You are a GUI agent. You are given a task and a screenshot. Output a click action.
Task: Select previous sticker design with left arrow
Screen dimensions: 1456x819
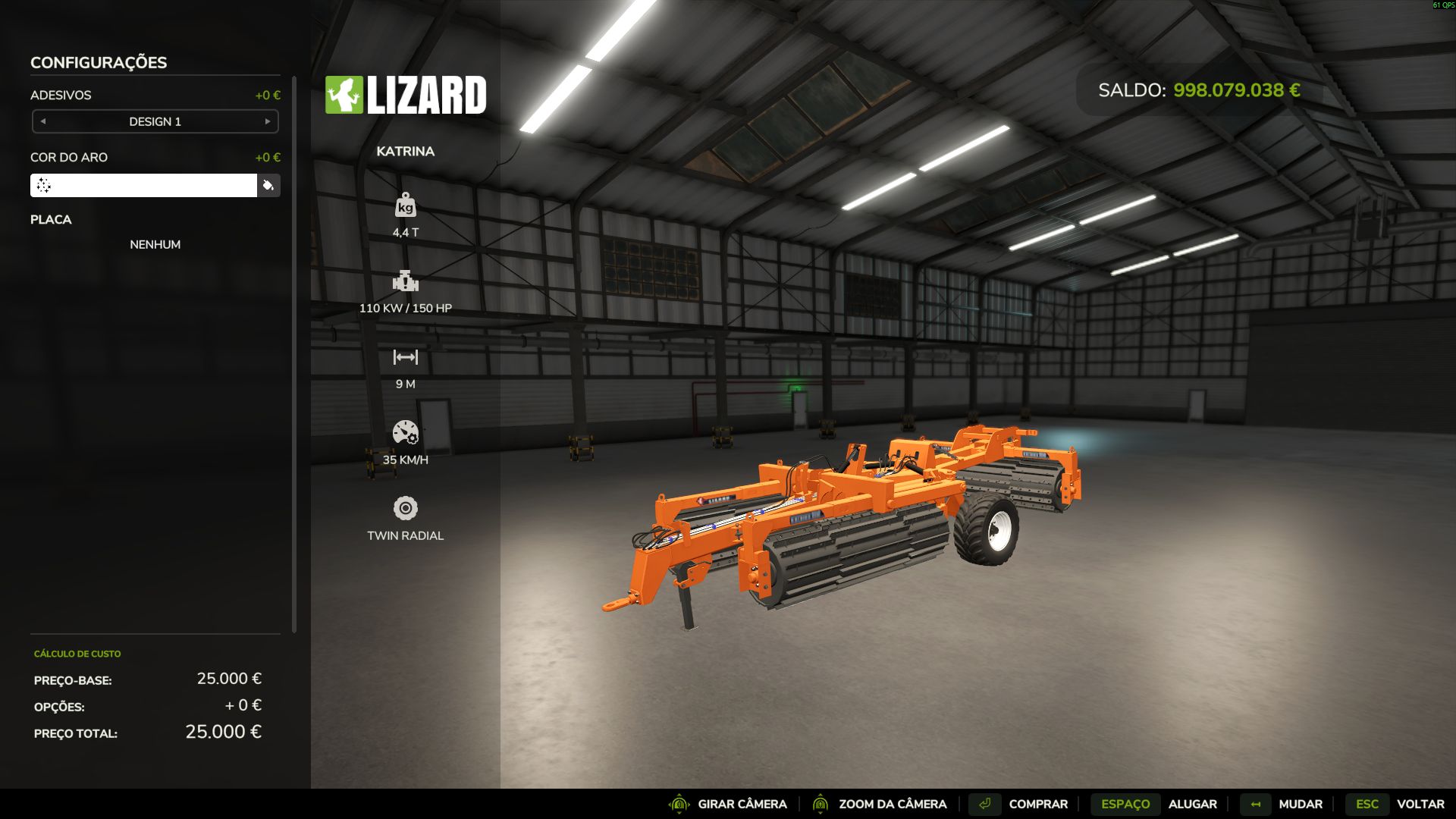pyautogui.click(x=43, y=121)
